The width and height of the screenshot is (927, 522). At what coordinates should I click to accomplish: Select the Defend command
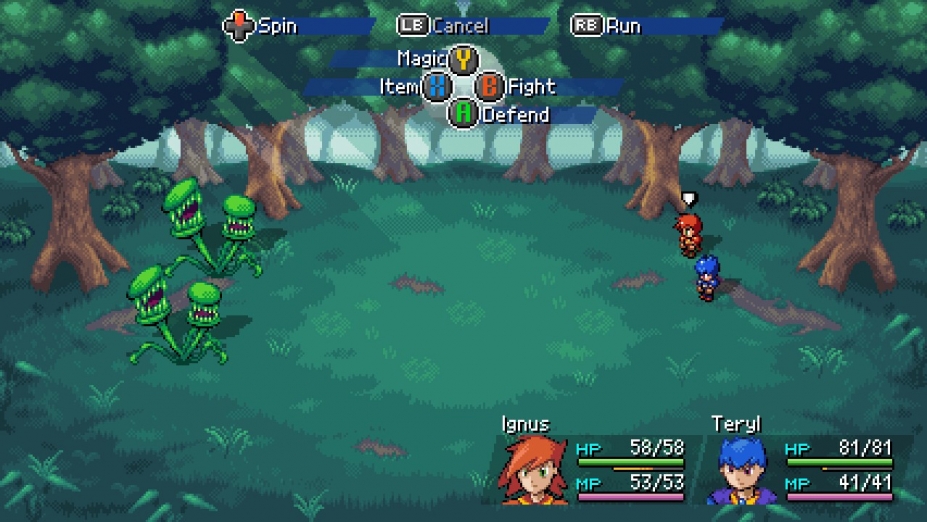tap(463, 114)
